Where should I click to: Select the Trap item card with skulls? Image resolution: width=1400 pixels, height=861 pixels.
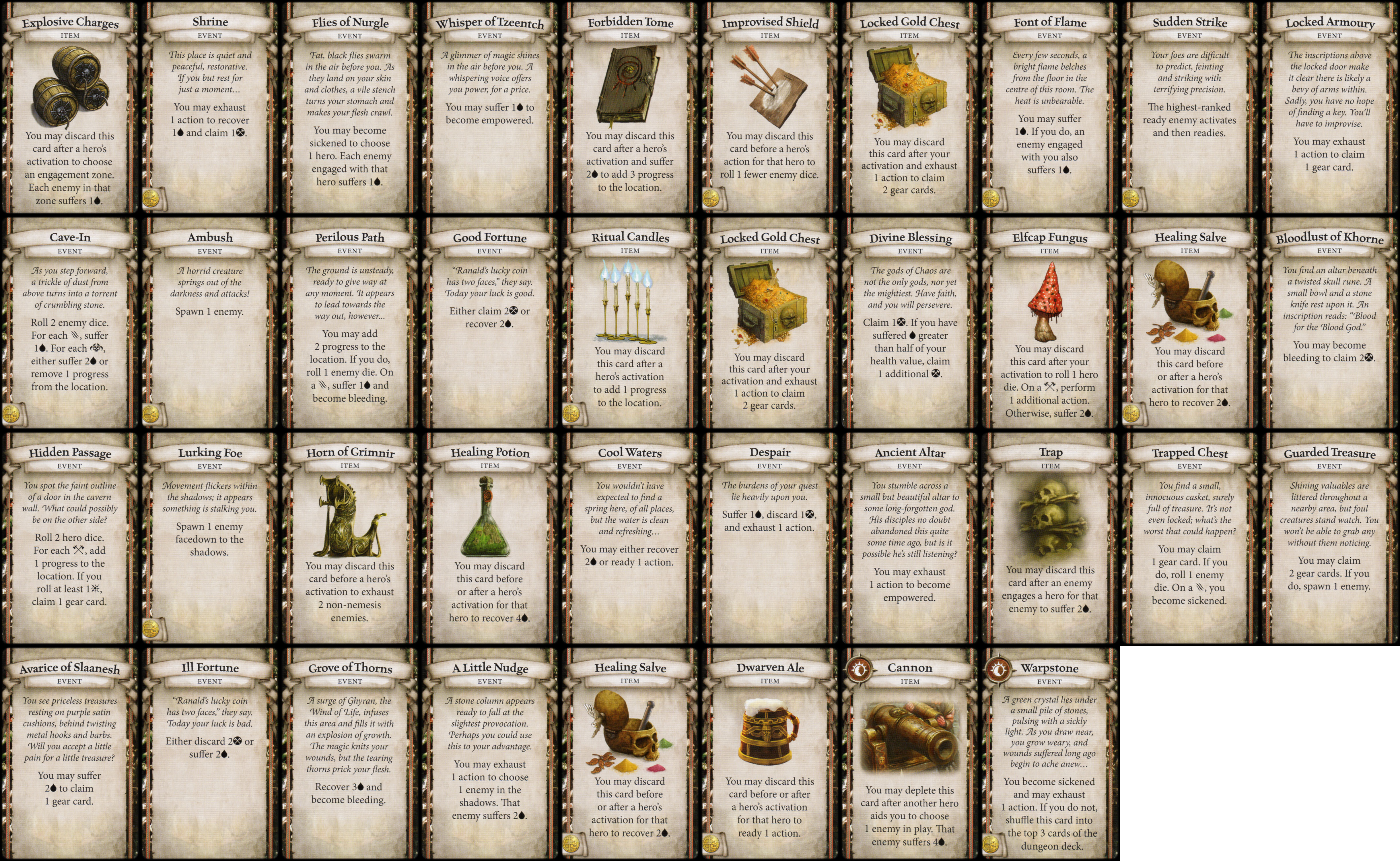tap(1050, 539)
